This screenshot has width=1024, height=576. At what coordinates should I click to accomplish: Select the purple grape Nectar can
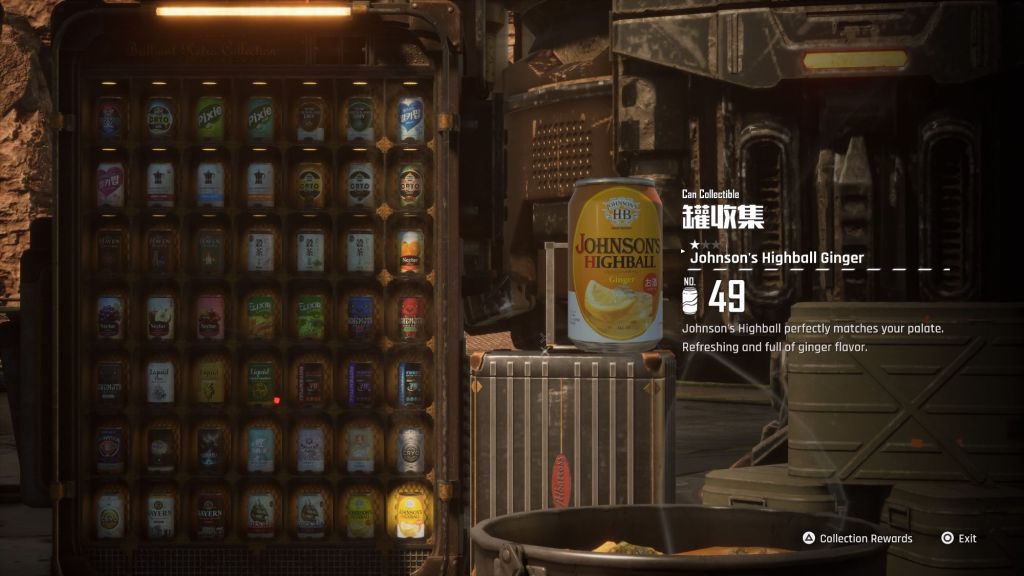[x=110, y=317]
